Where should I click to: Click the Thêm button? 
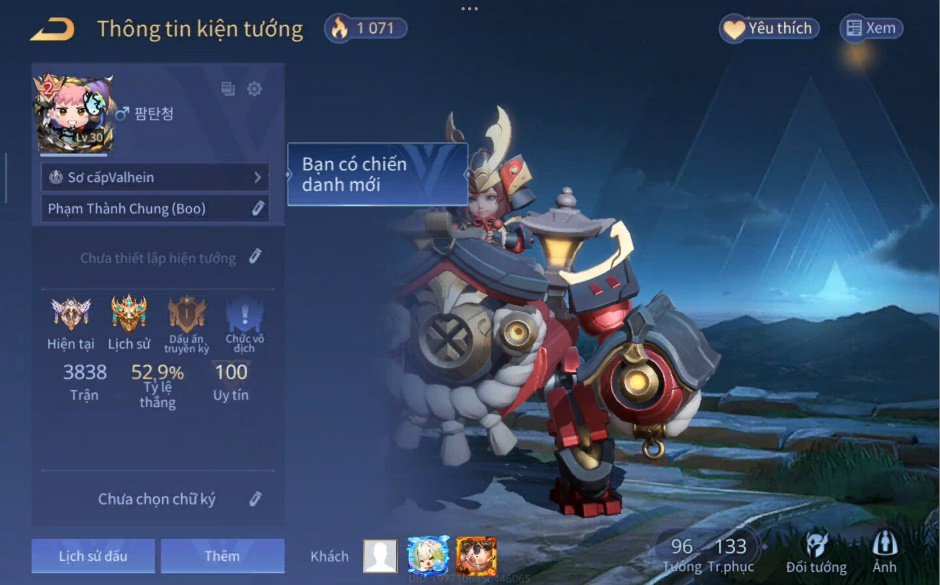tap(222, 555)
